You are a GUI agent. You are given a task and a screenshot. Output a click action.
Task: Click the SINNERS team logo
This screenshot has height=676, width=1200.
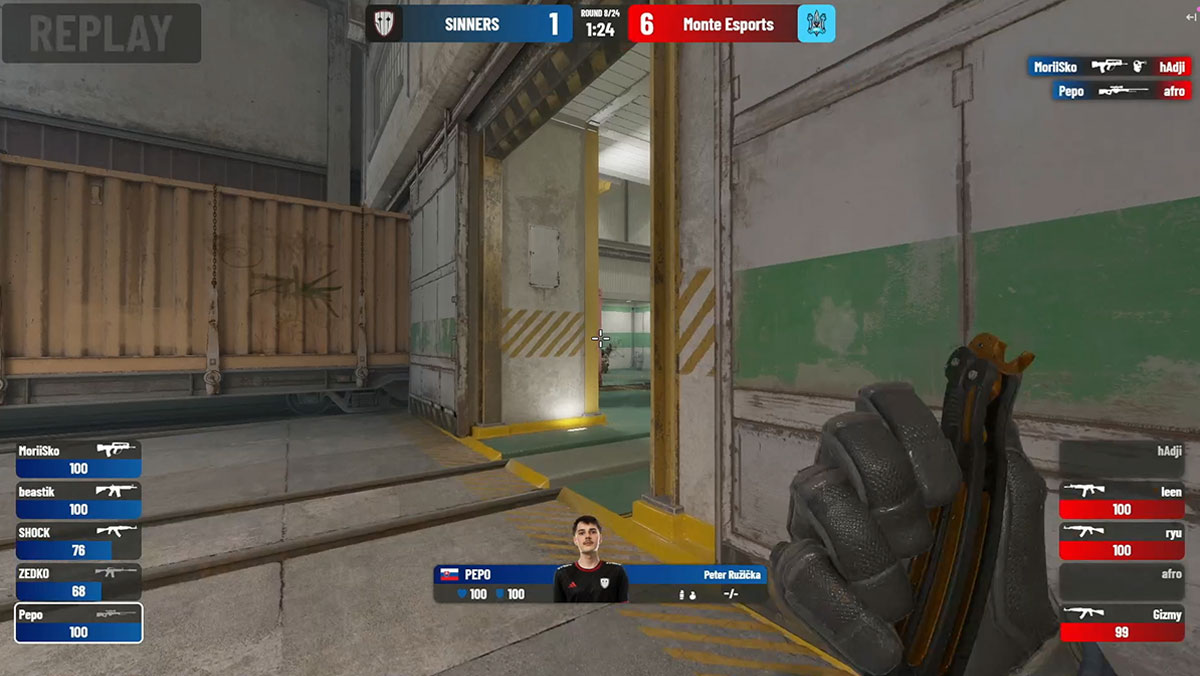(x=384, y=24)
